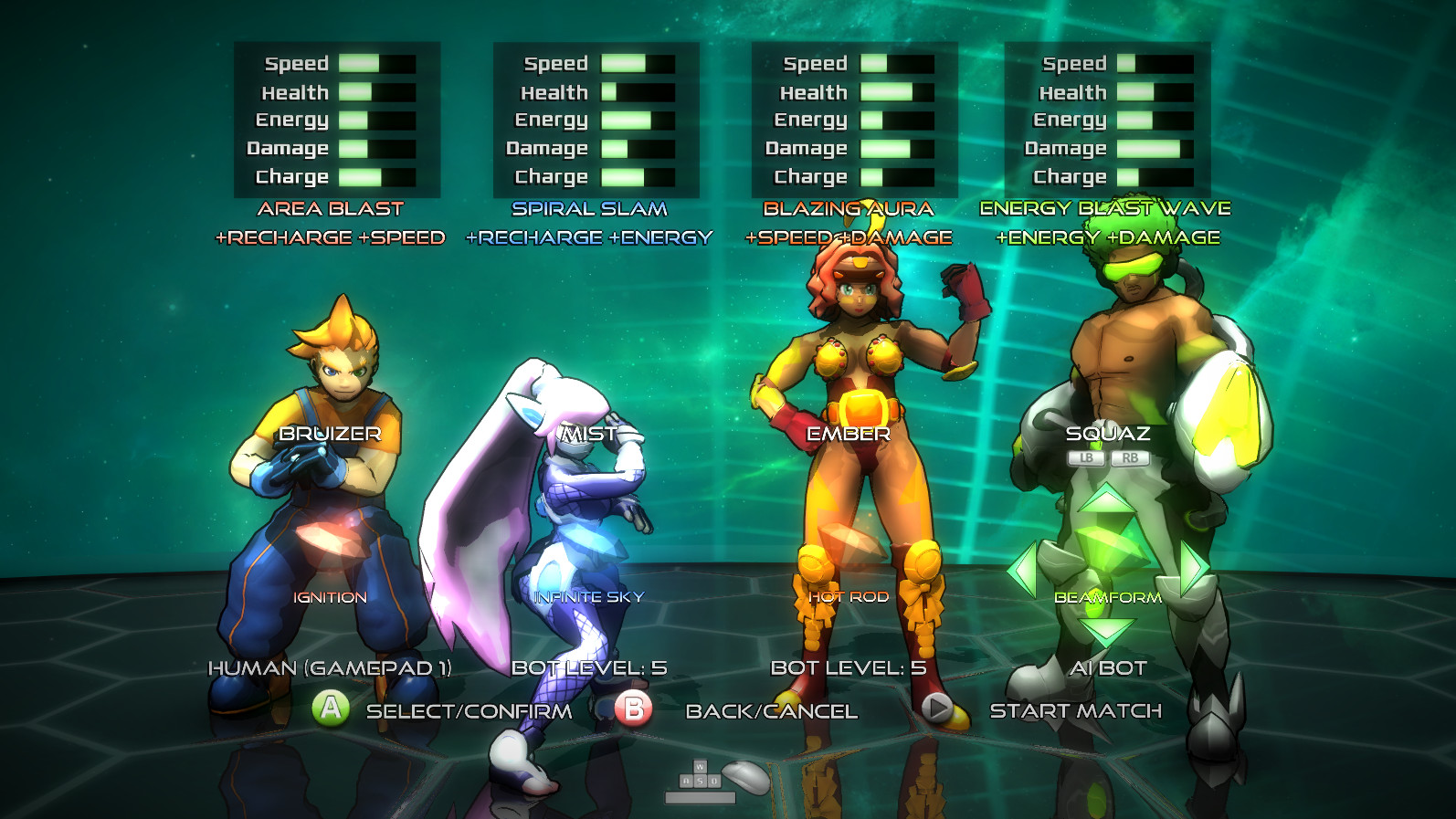The height and width of the screenshot is (819, 1456).
Task: Click the LB button icon above Squaz
Action: pyautogui.click(x=1086, y=458)
